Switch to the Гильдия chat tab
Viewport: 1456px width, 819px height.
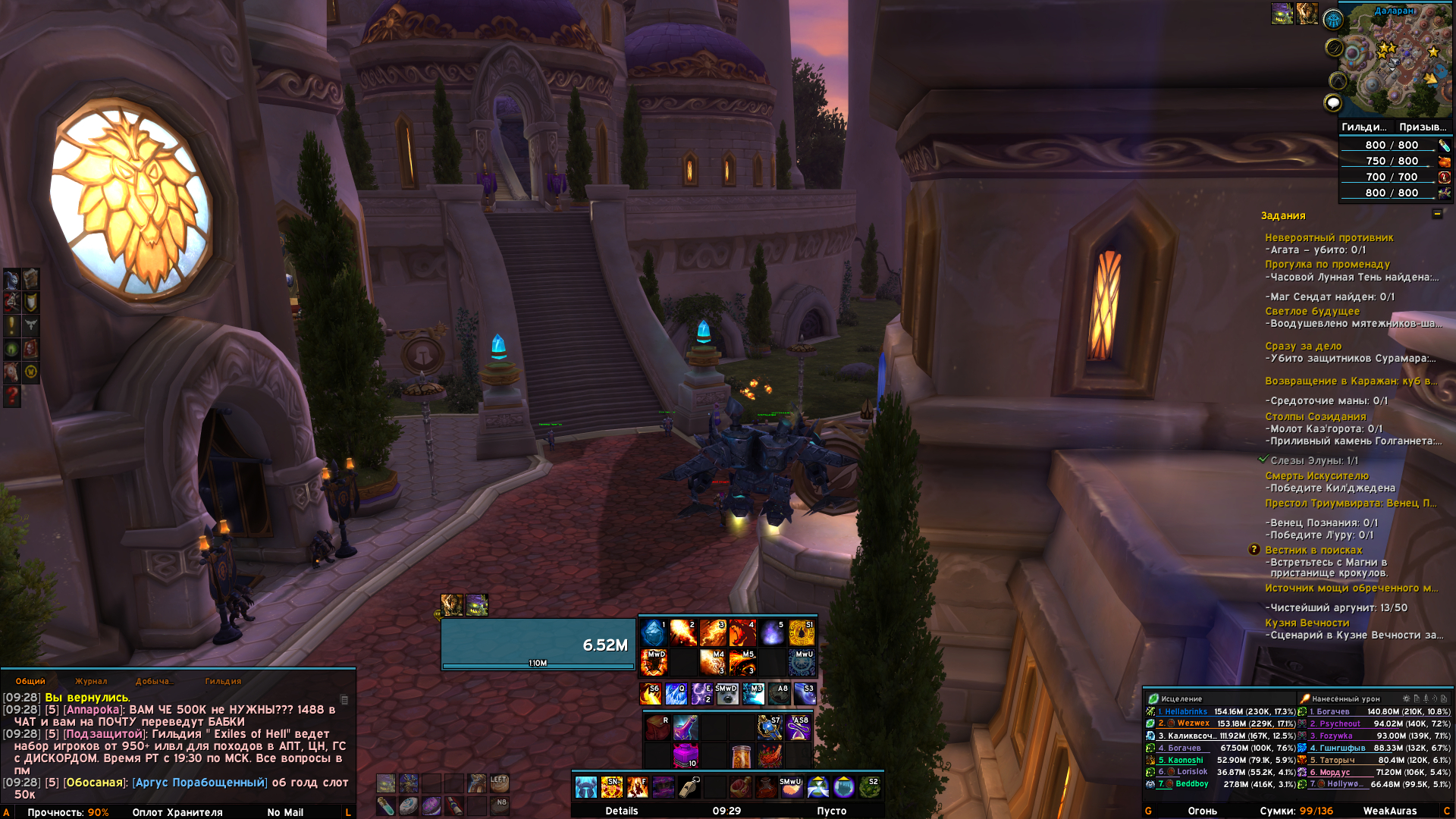[223, 681]
